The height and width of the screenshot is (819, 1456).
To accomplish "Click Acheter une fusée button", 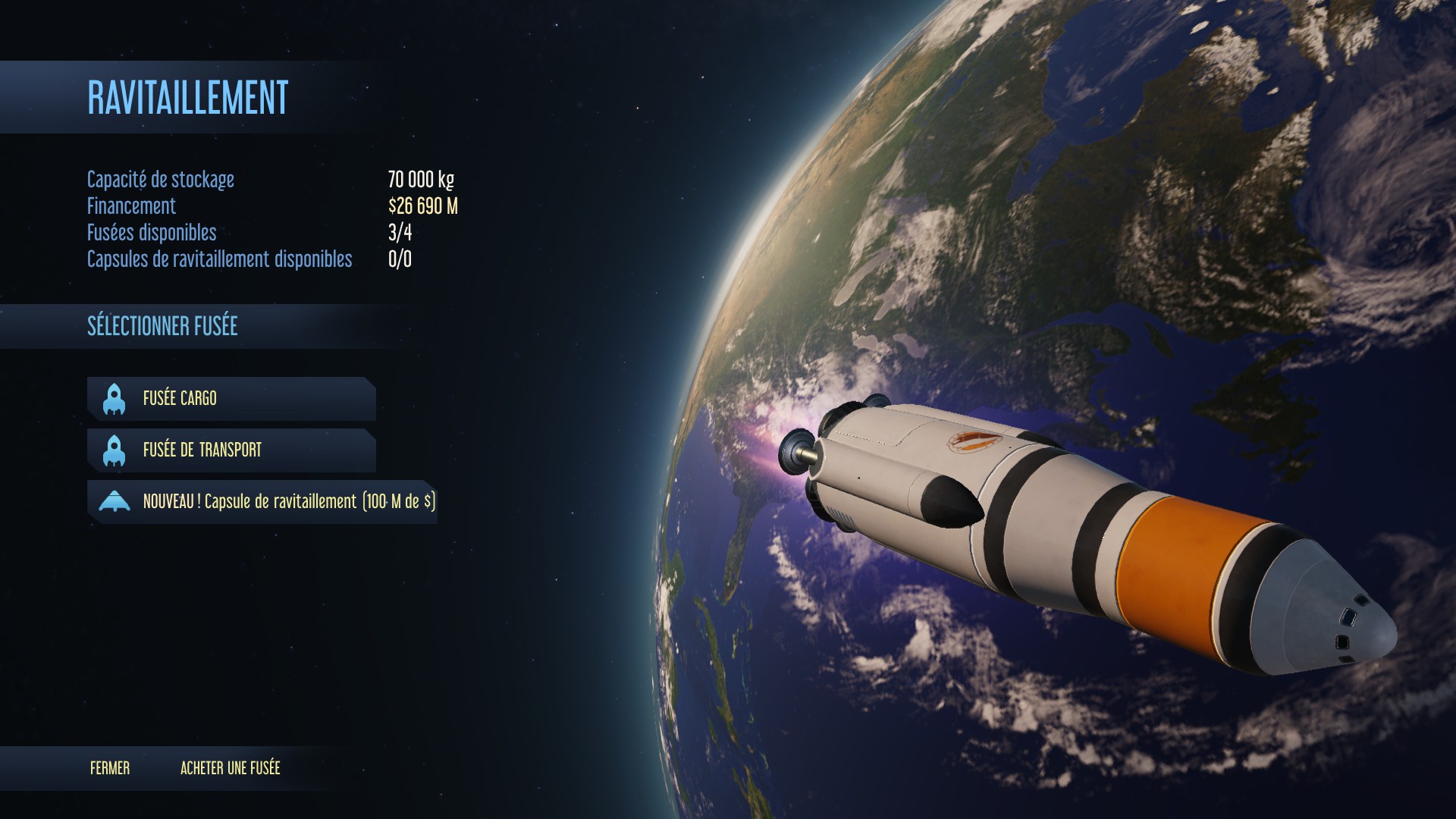I will coord(231,768).
